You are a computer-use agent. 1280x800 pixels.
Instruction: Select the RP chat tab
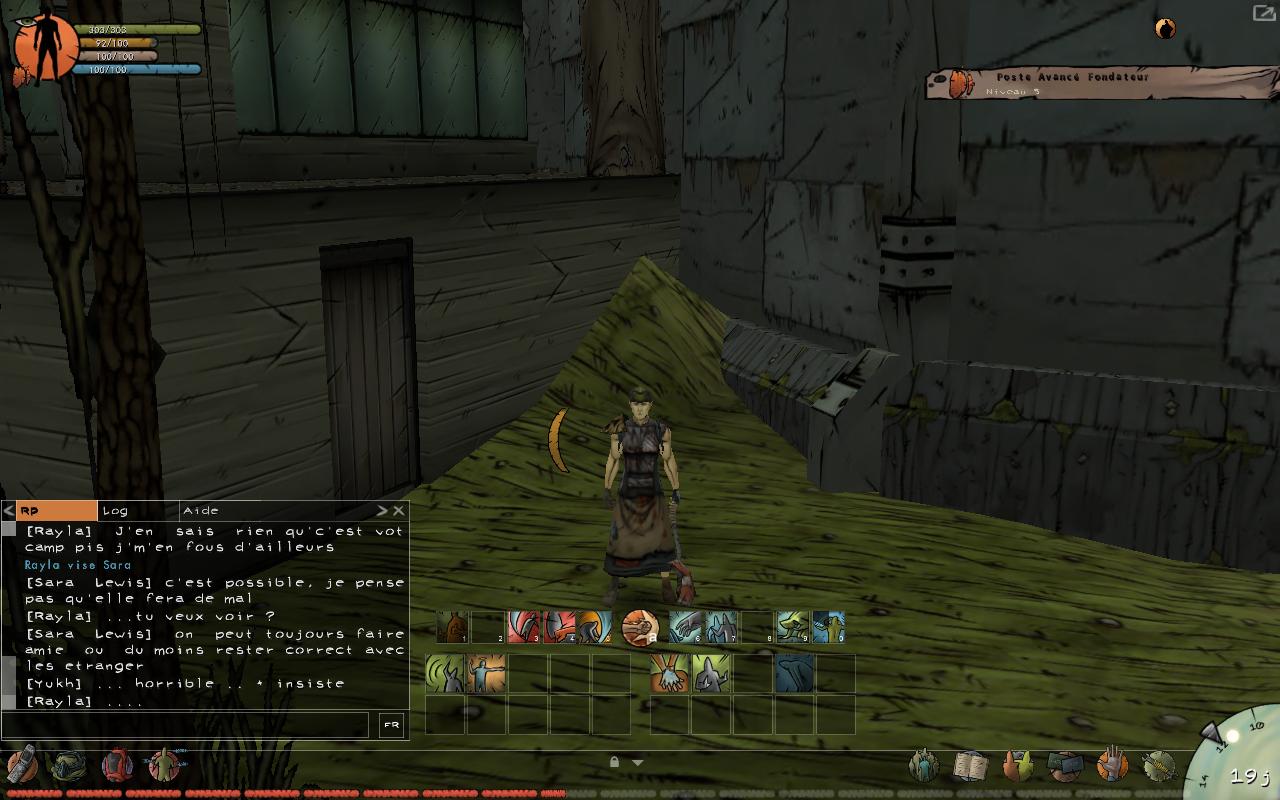(x=57, y=511)
